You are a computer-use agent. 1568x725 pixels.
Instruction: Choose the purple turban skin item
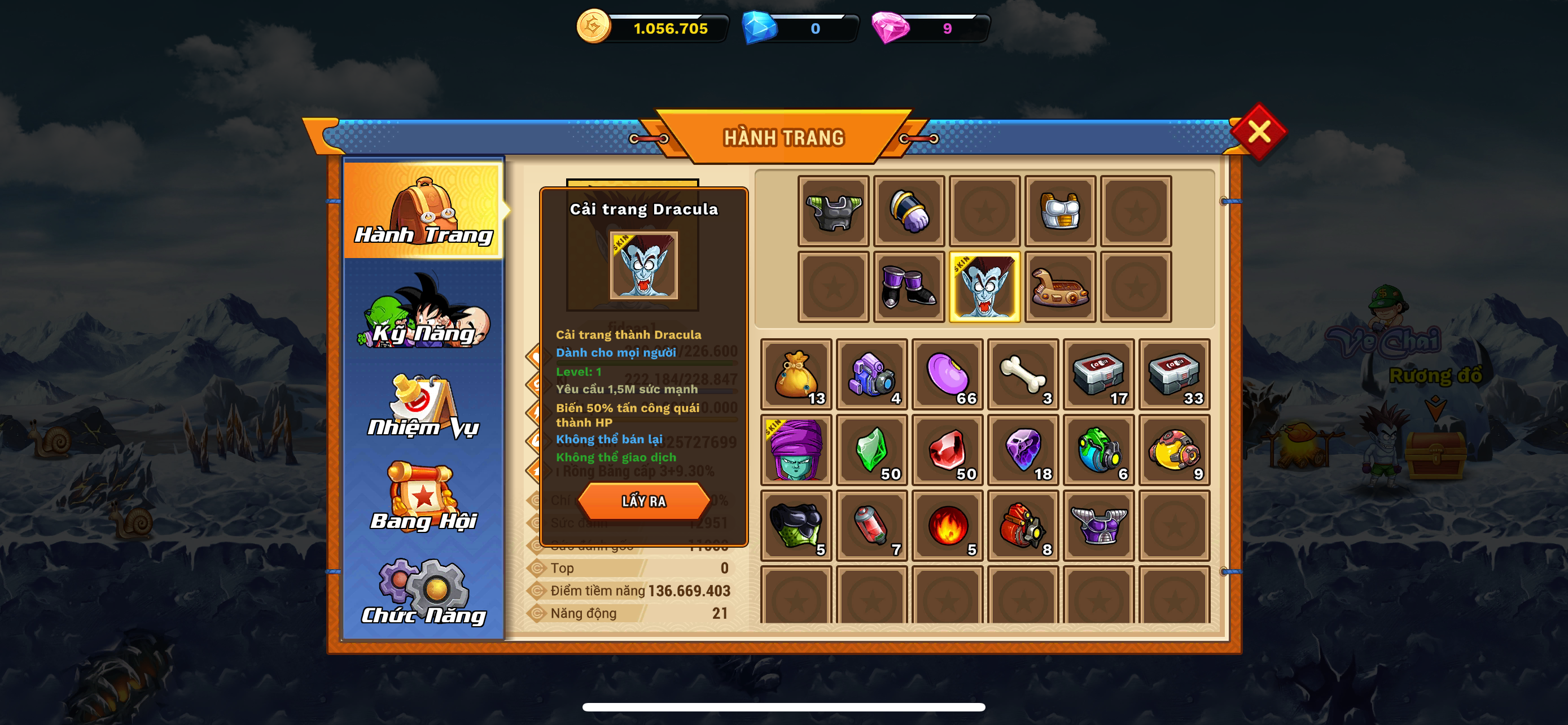(x=795, y=450)
